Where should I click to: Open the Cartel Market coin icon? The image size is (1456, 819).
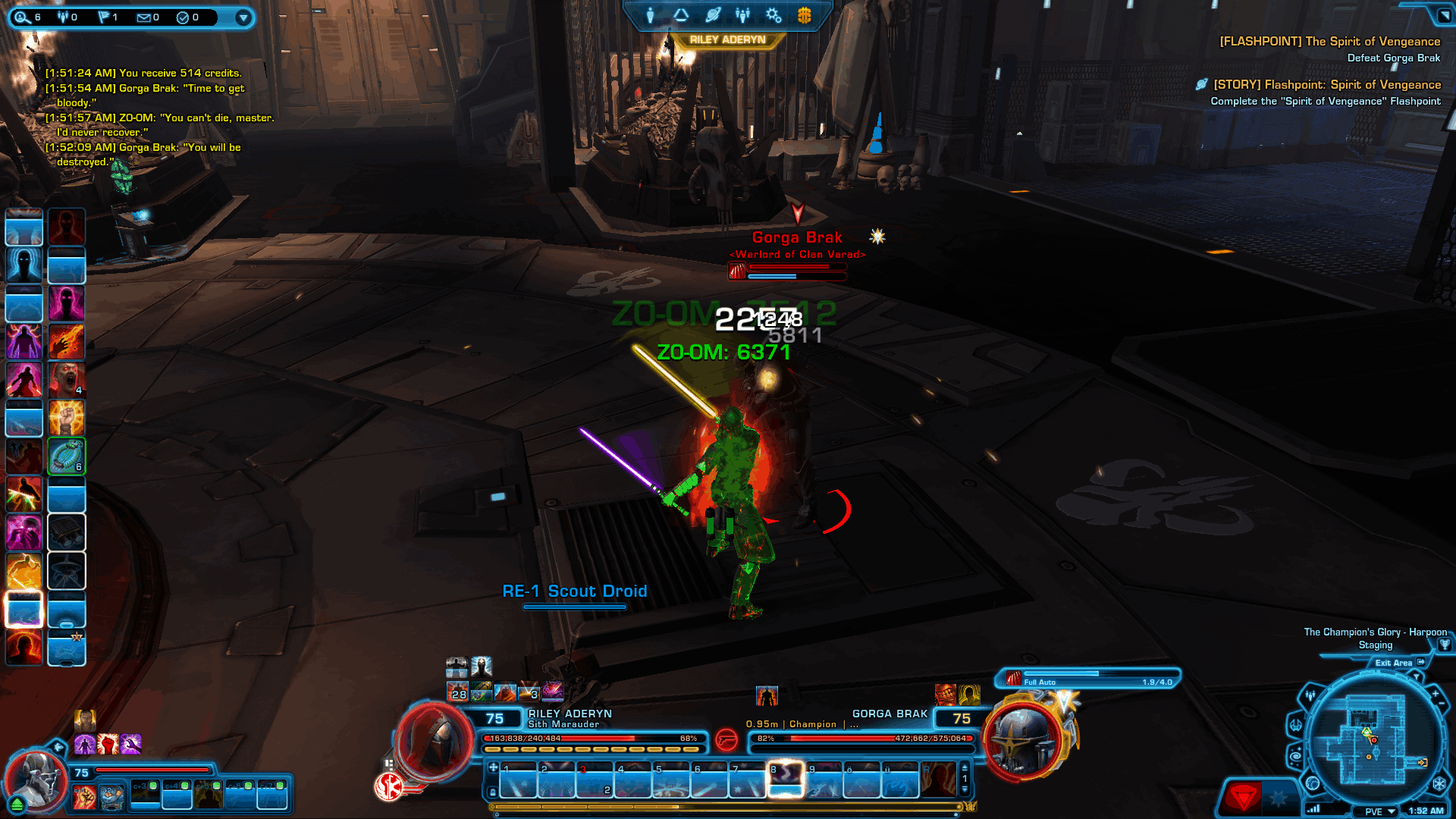(x=805, y=14)
